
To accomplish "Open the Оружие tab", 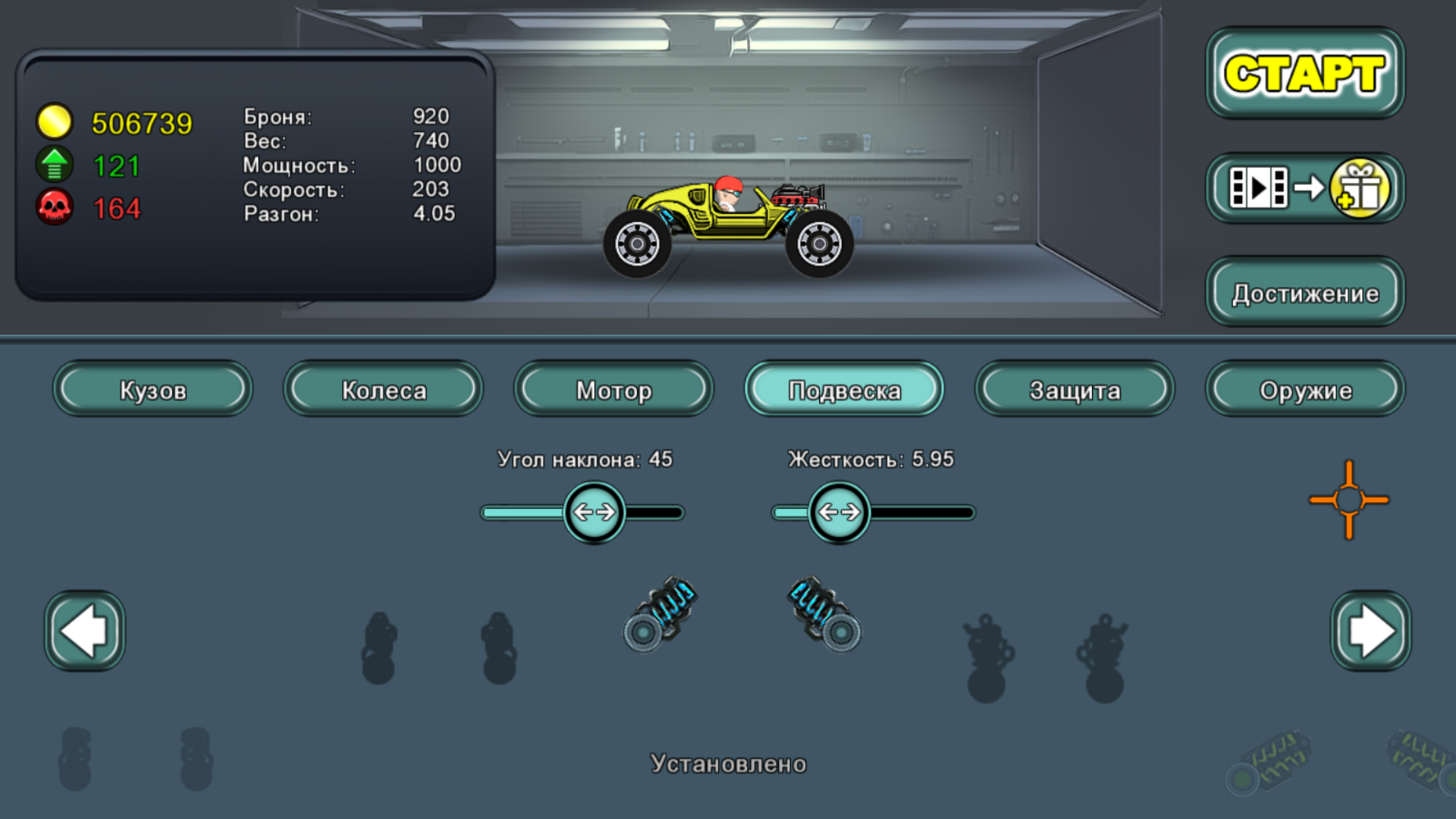I will coord(1304,390).
